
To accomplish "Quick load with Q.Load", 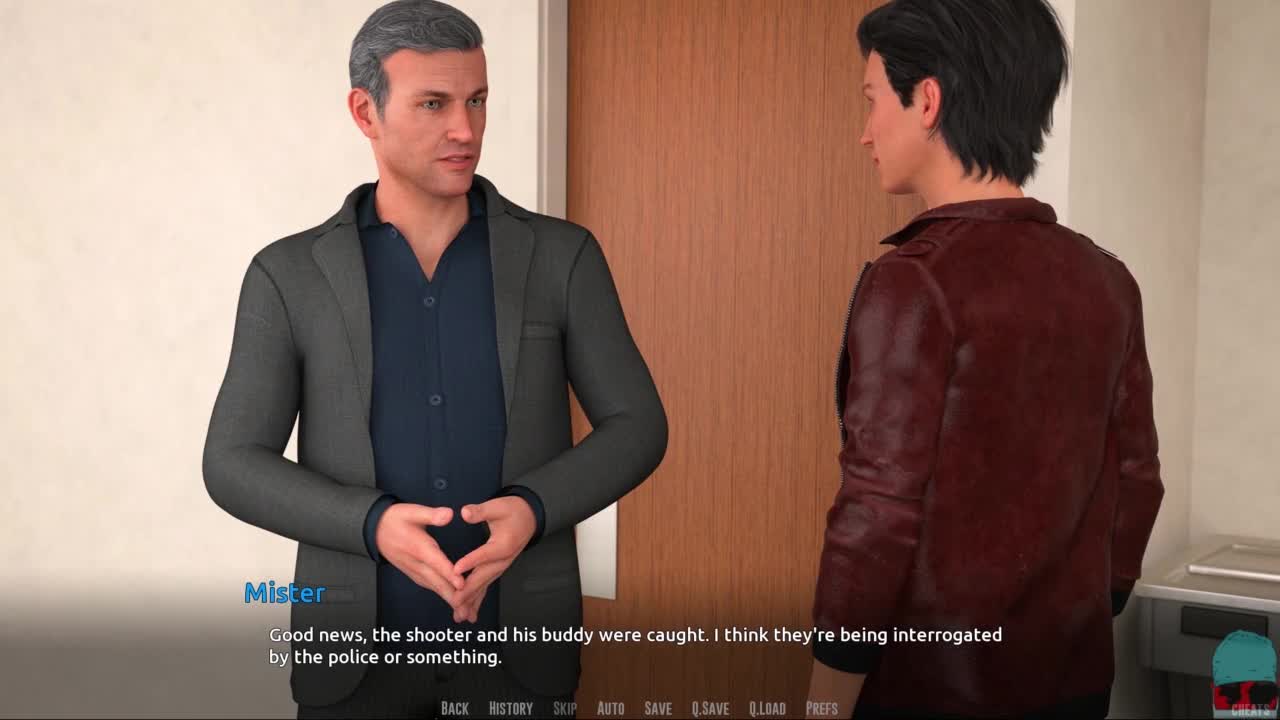I will tap(767, 708).
